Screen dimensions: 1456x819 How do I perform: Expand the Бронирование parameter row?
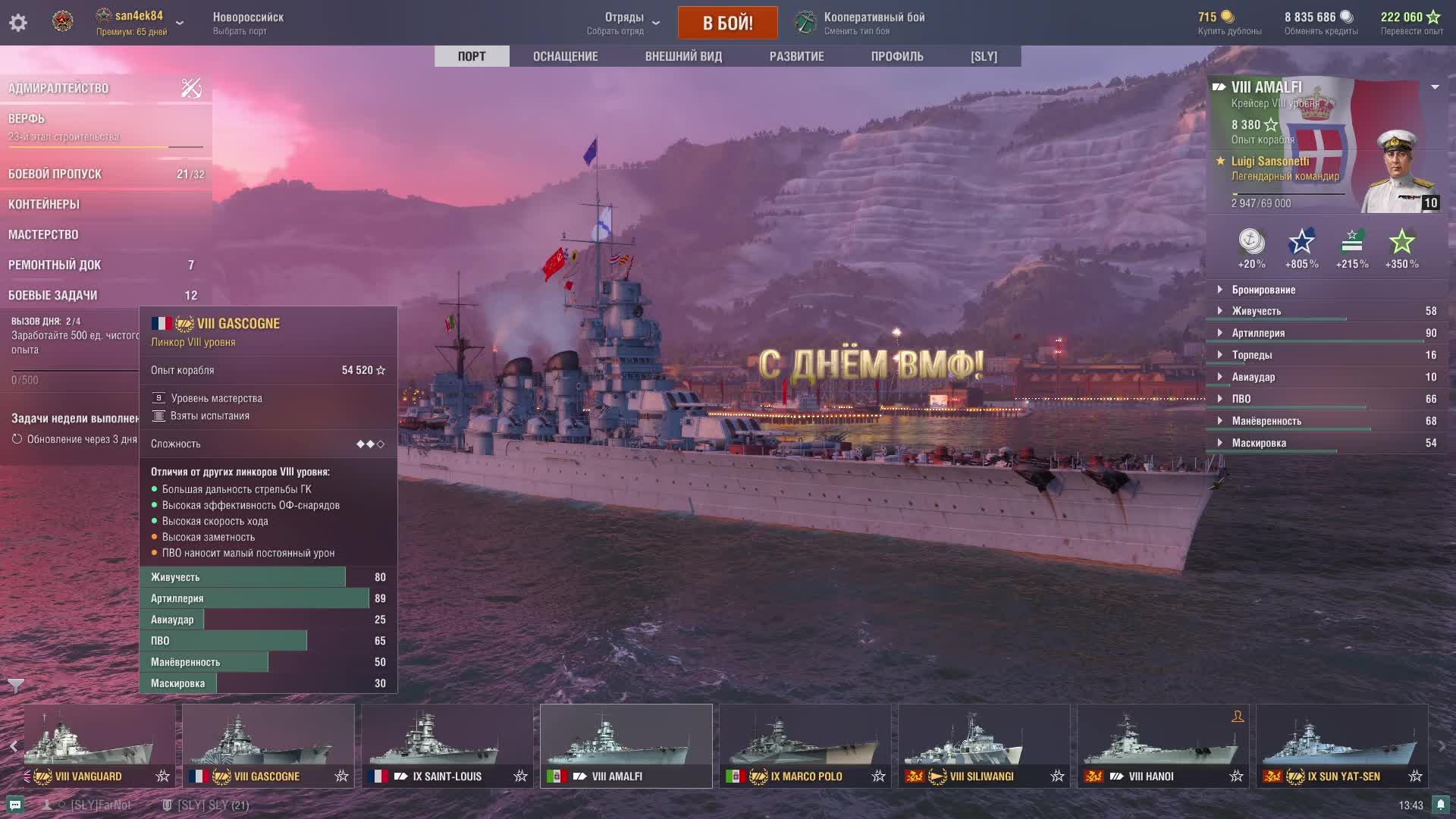pos(1263,290)
